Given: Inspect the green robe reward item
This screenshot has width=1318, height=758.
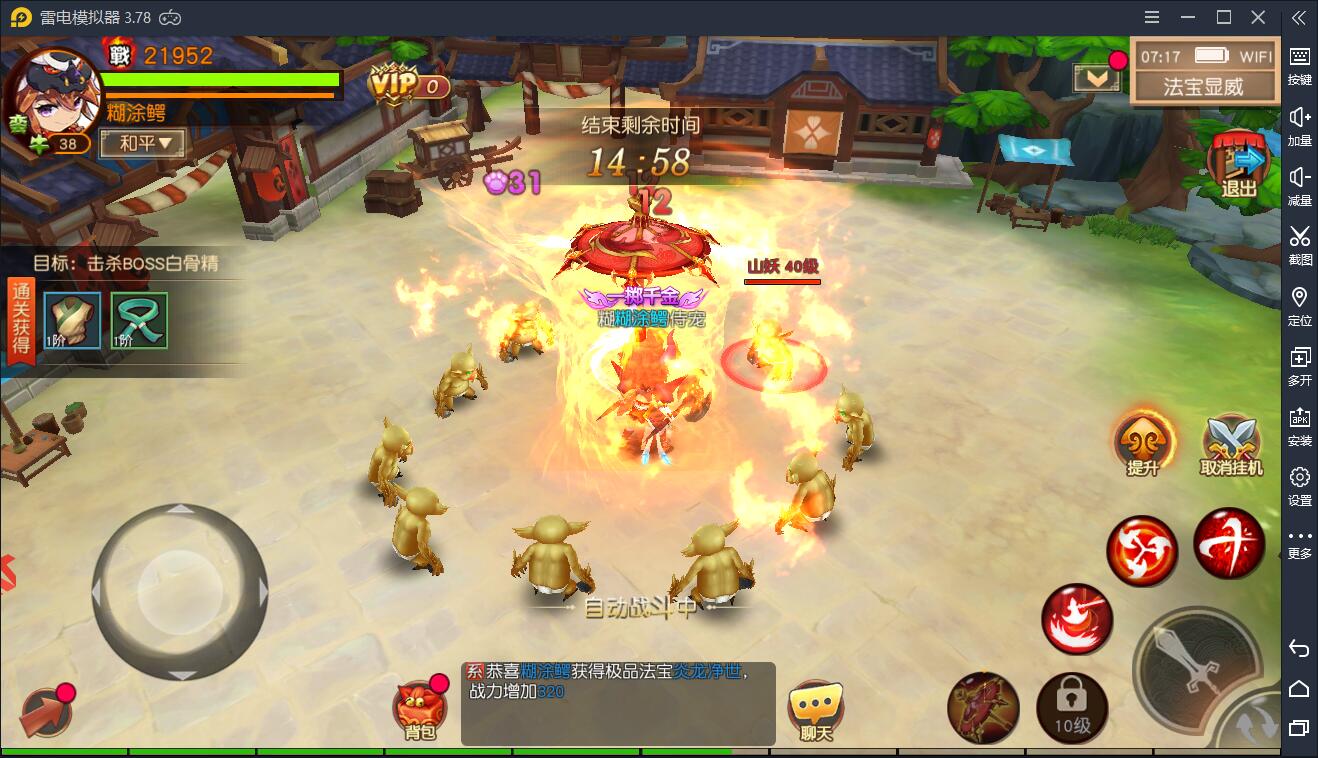Looking at the screenshot, I should 72,321.
